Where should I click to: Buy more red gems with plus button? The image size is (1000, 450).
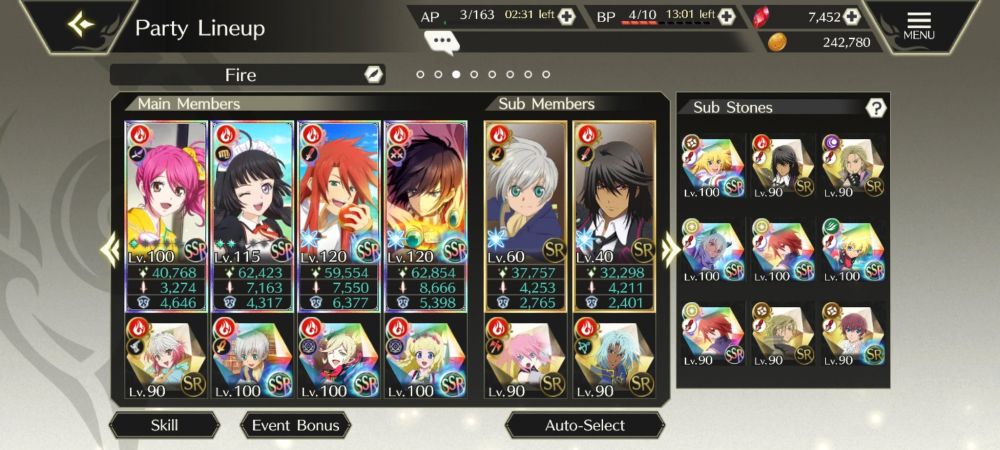852,16
